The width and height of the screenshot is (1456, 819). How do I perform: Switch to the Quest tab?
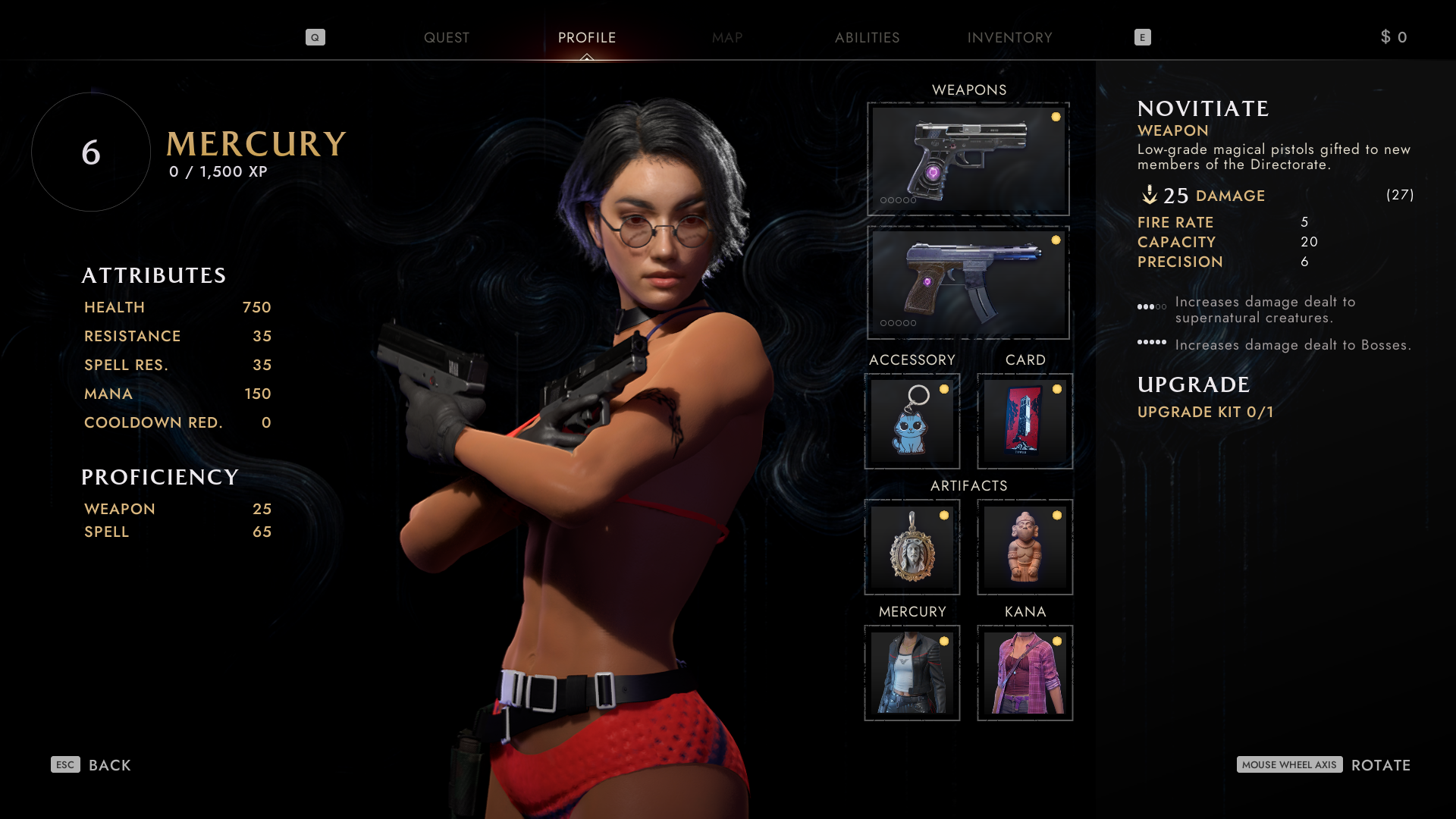click(446, 37)
